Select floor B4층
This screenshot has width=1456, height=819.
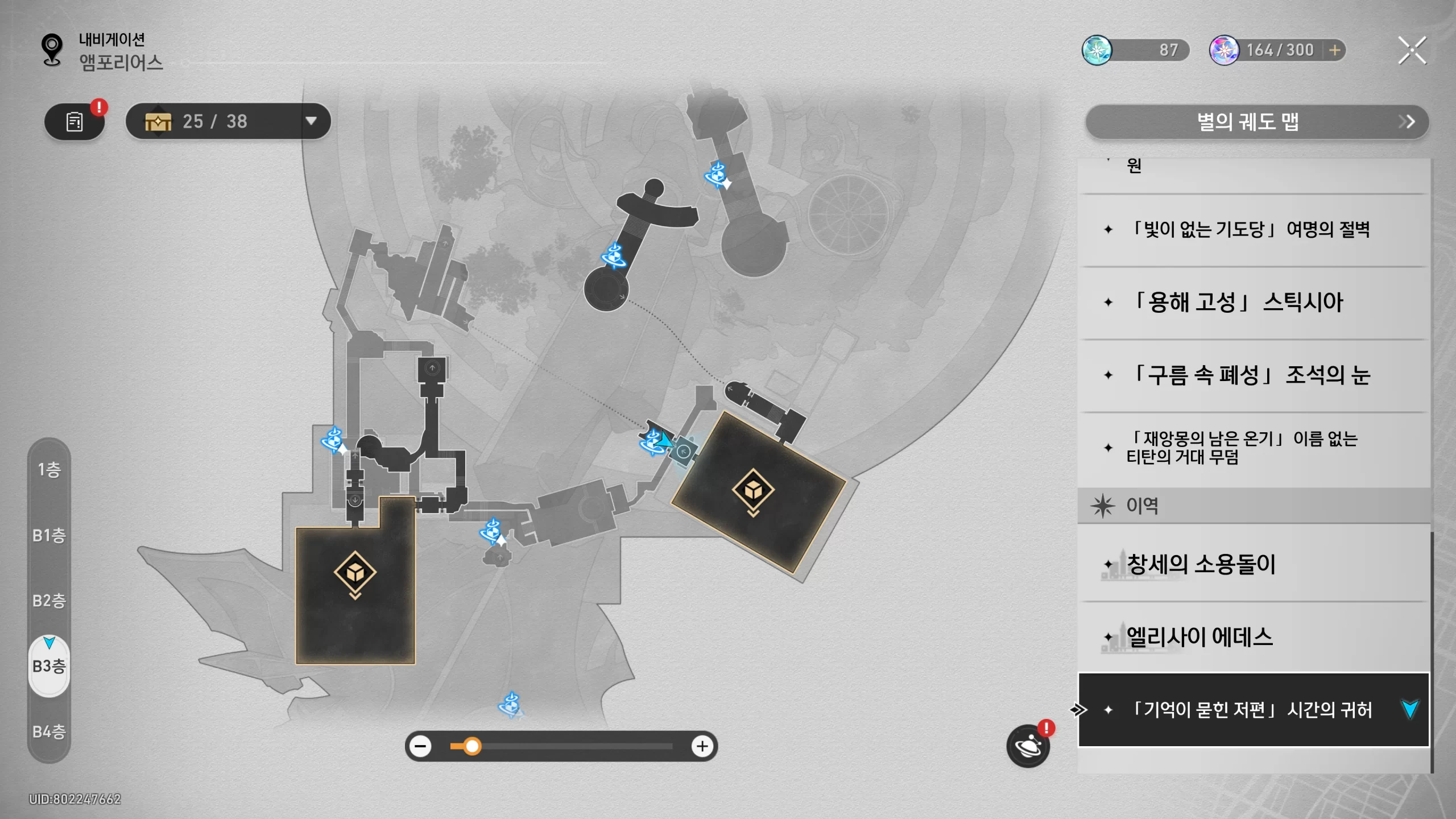pos(49,731)
